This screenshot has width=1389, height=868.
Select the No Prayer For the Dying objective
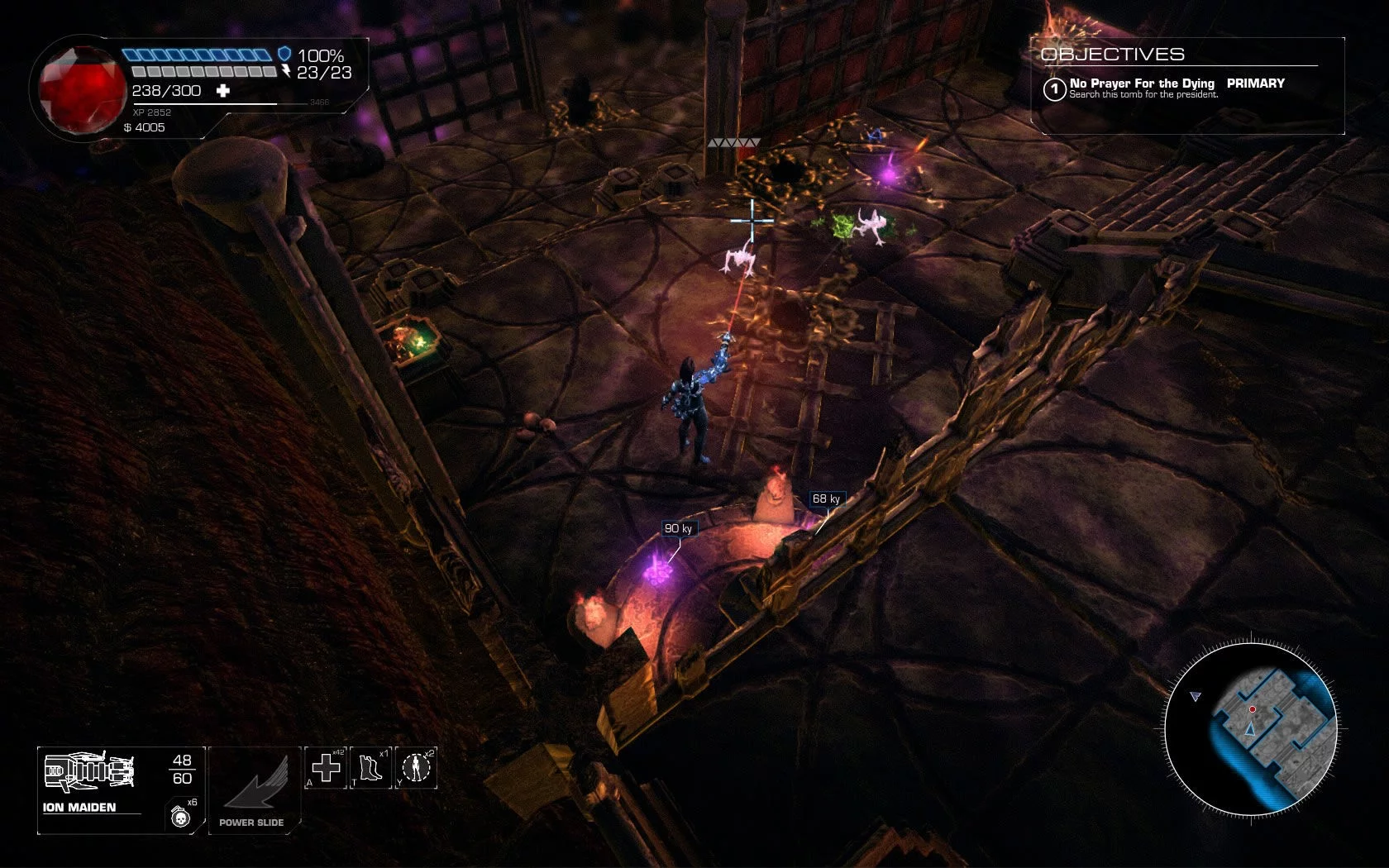click(x=1141, y=83)
